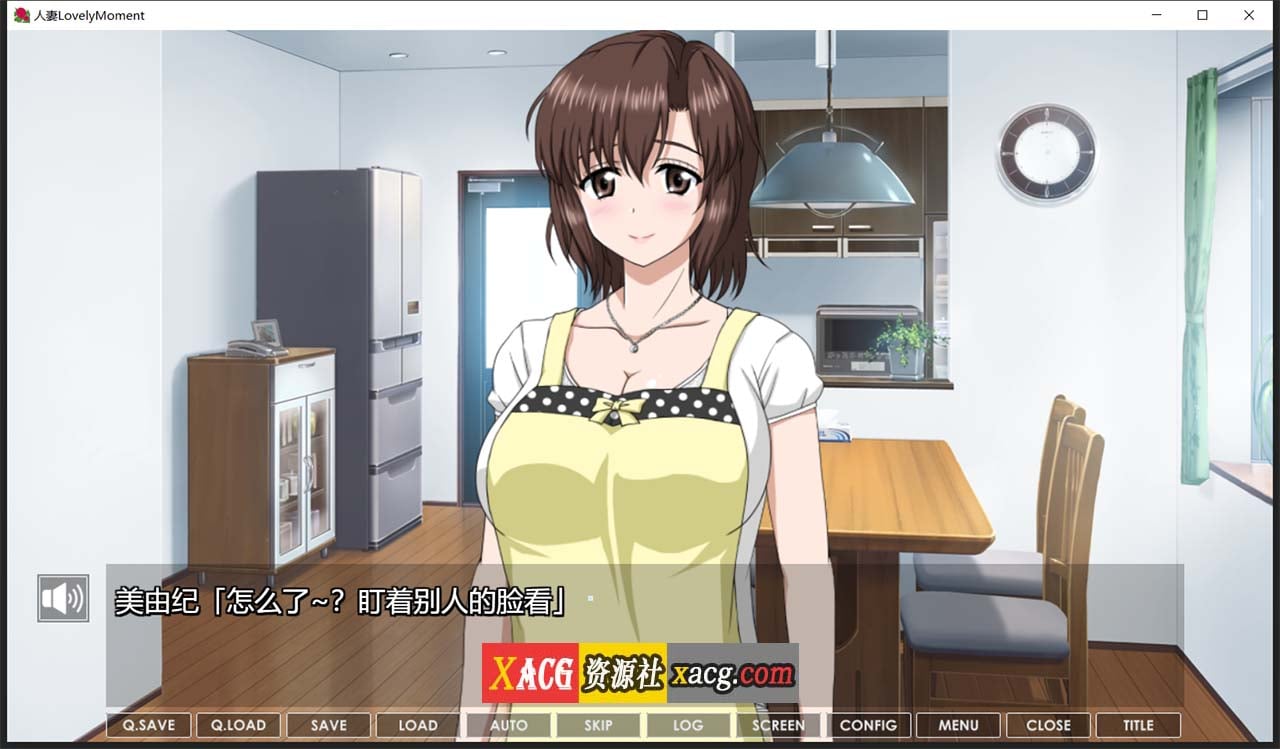Screen dimensions: 1280x749
Task: Open the SAVE screen
Action: pos(328,725)
